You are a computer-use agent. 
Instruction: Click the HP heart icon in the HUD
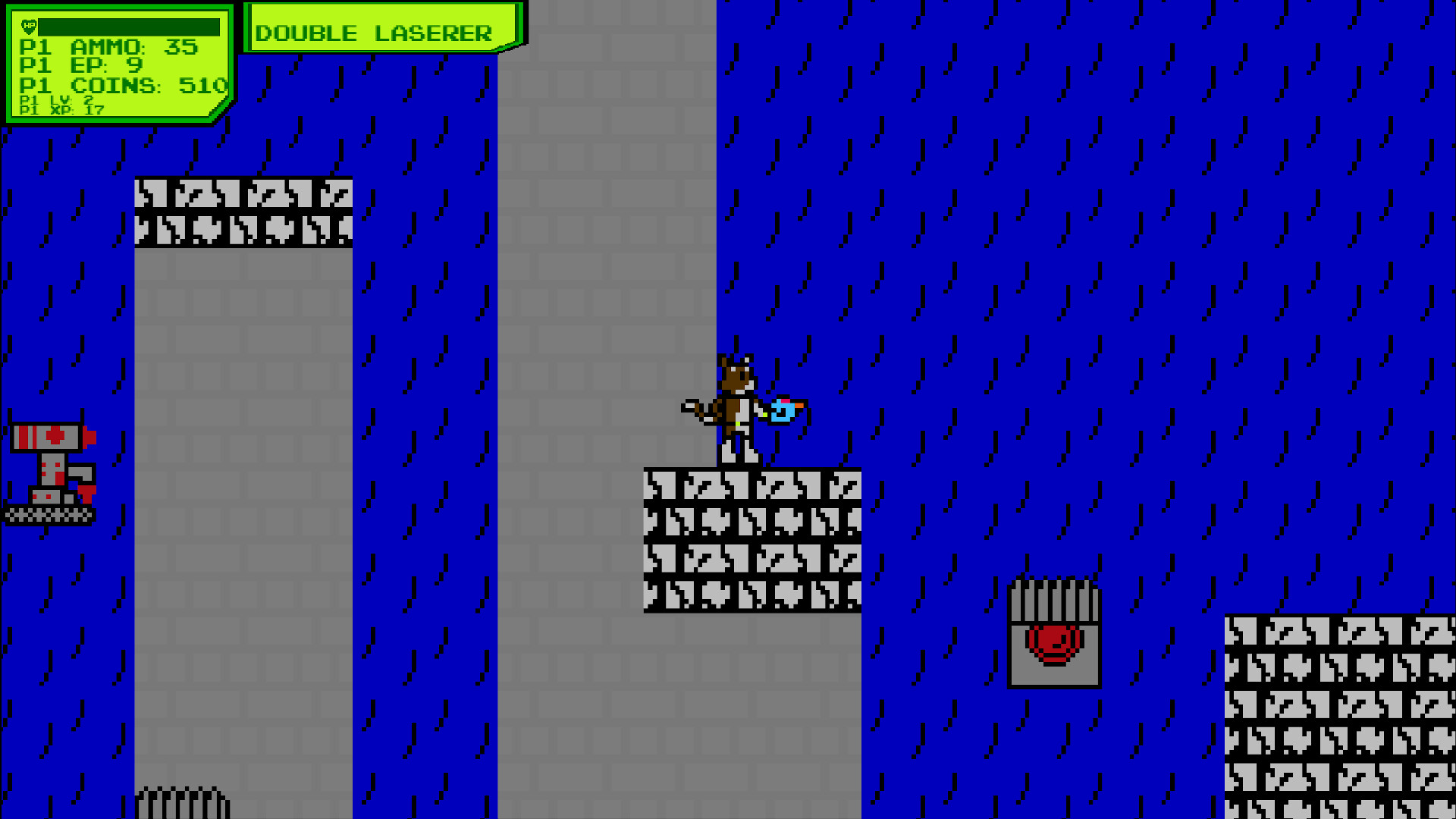[x=27, y=27]
